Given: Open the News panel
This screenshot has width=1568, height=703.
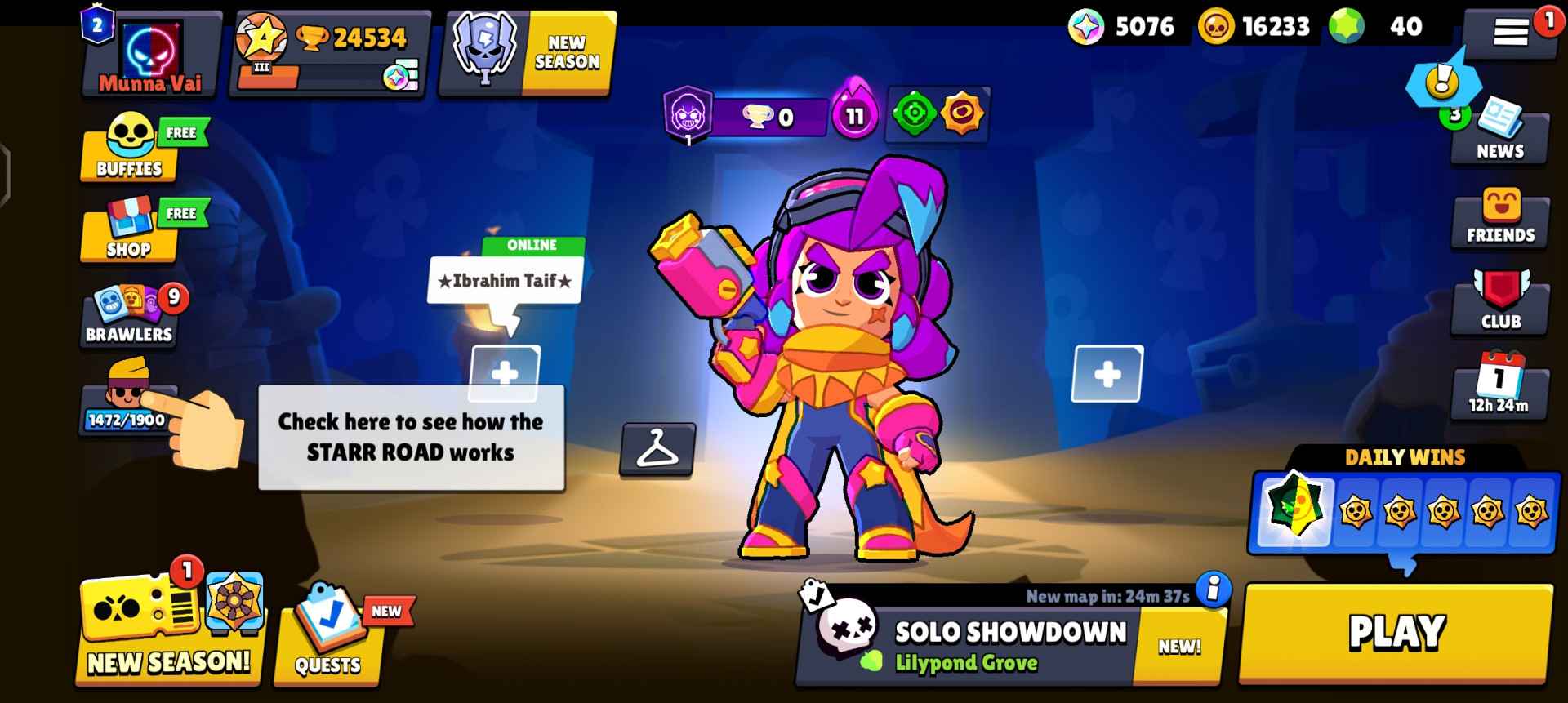Looking at the screenshot, I should tap(1499, 135).
